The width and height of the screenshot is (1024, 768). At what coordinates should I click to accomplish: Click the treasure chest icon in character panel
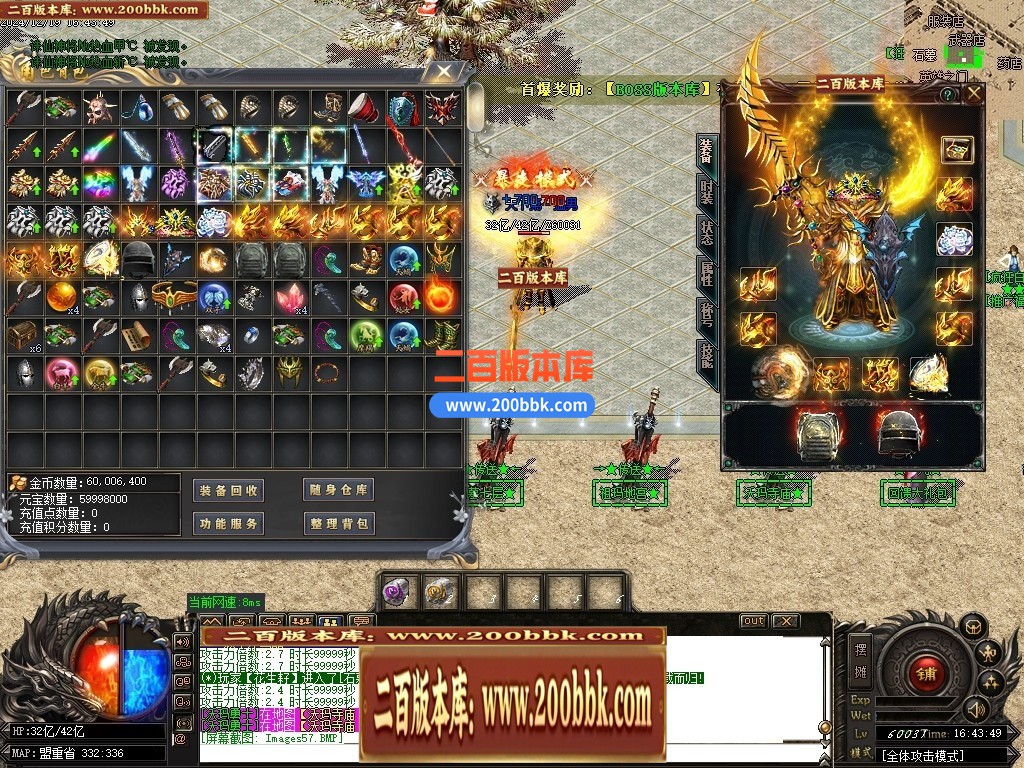point(955,151)
